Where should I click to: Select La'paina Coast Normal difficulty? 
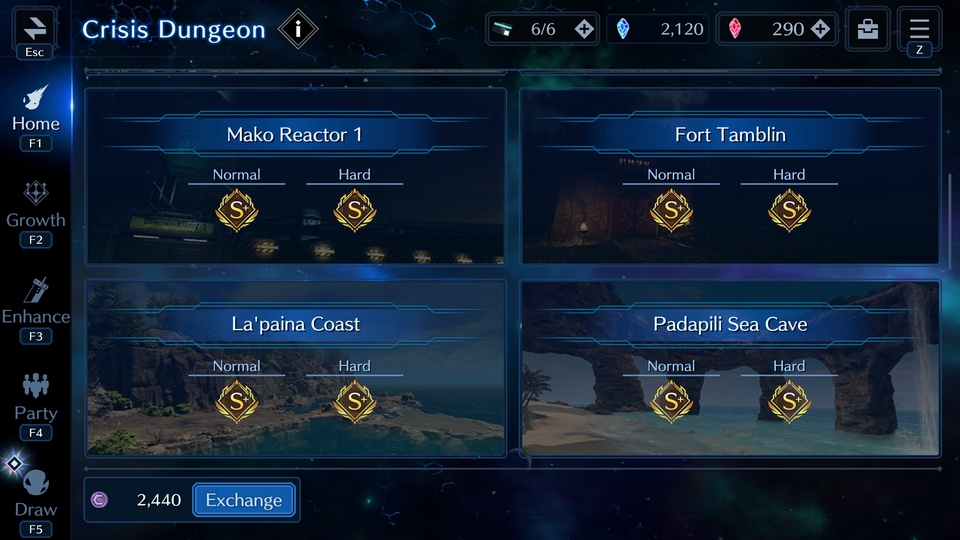(x=237, y=401)
